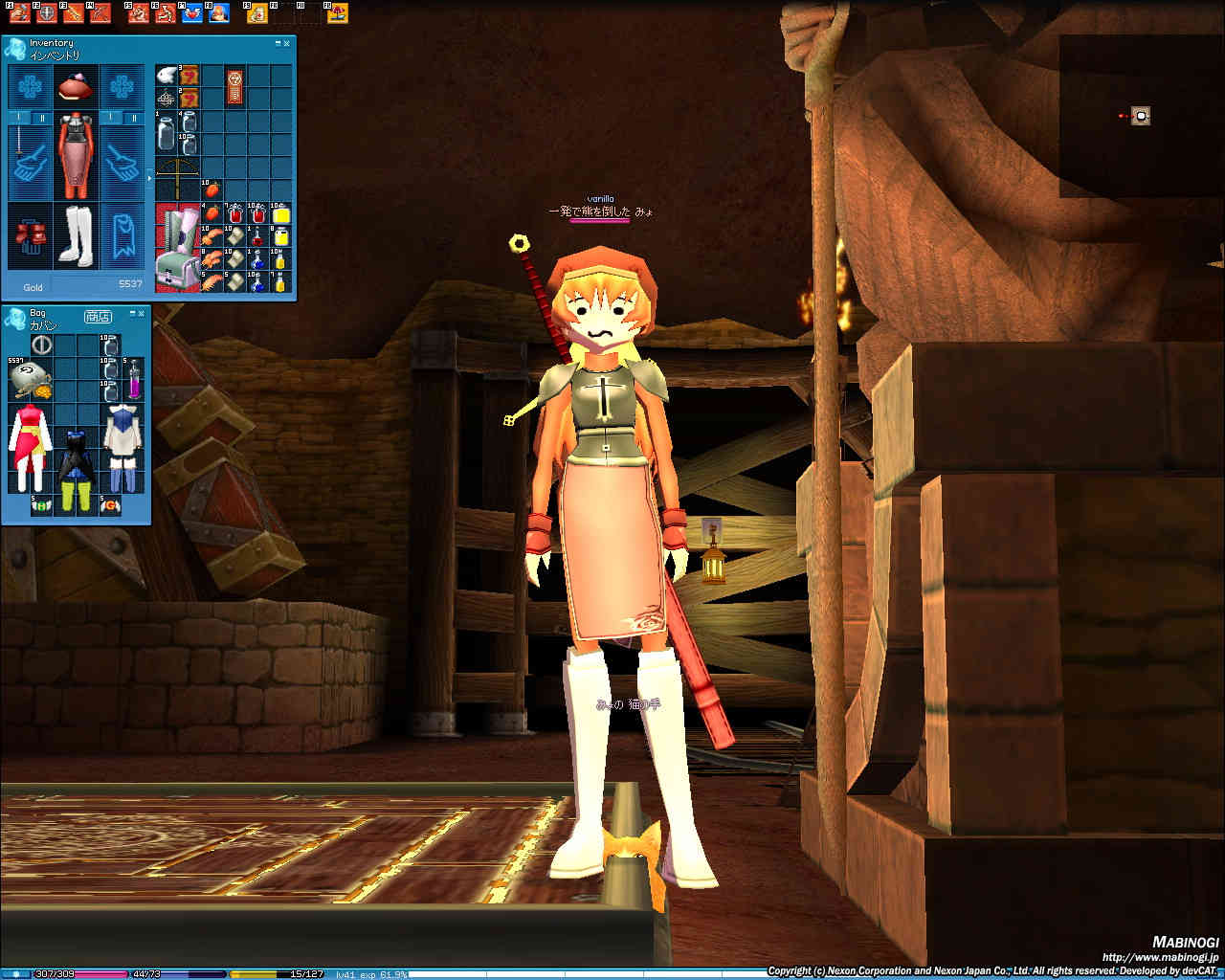
Task: Select the blue and white sailor outfit
Action: [122, 448]
